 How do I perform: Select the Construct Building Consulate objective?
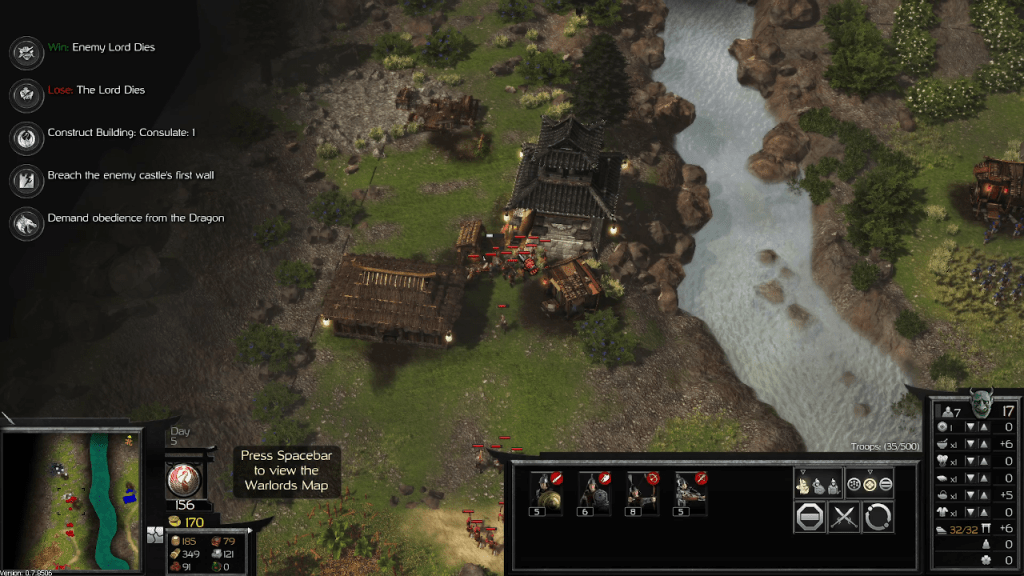(25, 136)
